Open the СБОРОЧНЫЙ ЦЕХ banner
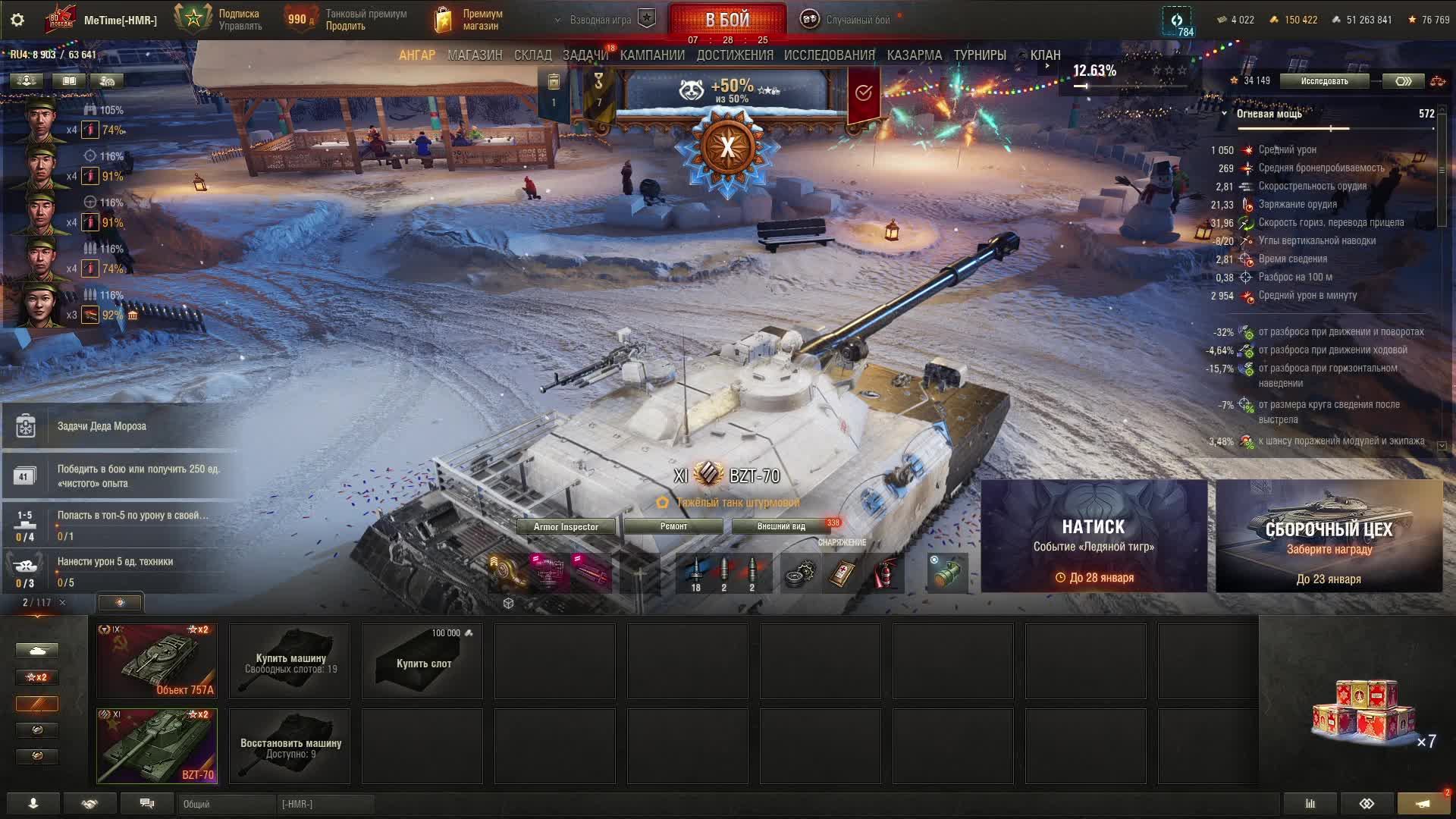Screen dimensions: 1456x819 [1329, 536]
